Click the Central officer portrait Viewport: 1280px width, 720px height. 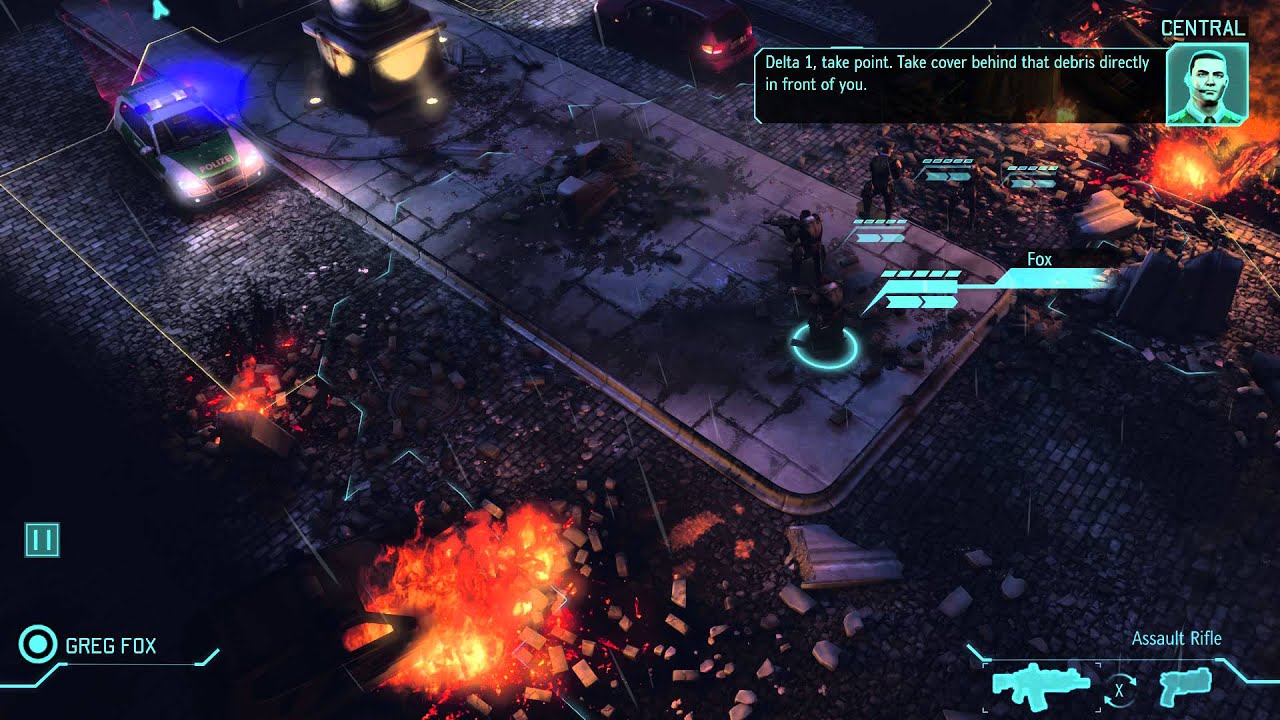(x=1207, y=84)
